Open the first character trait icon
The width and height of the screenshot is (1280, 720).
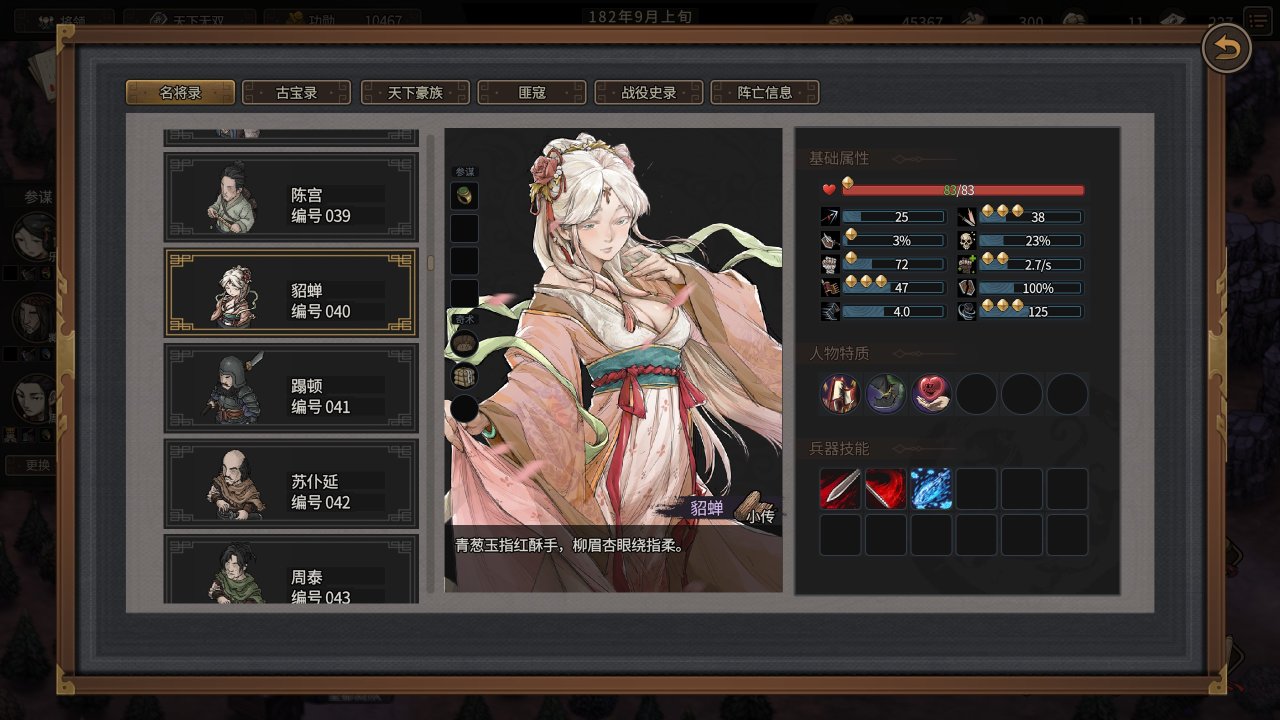(840, 394)
